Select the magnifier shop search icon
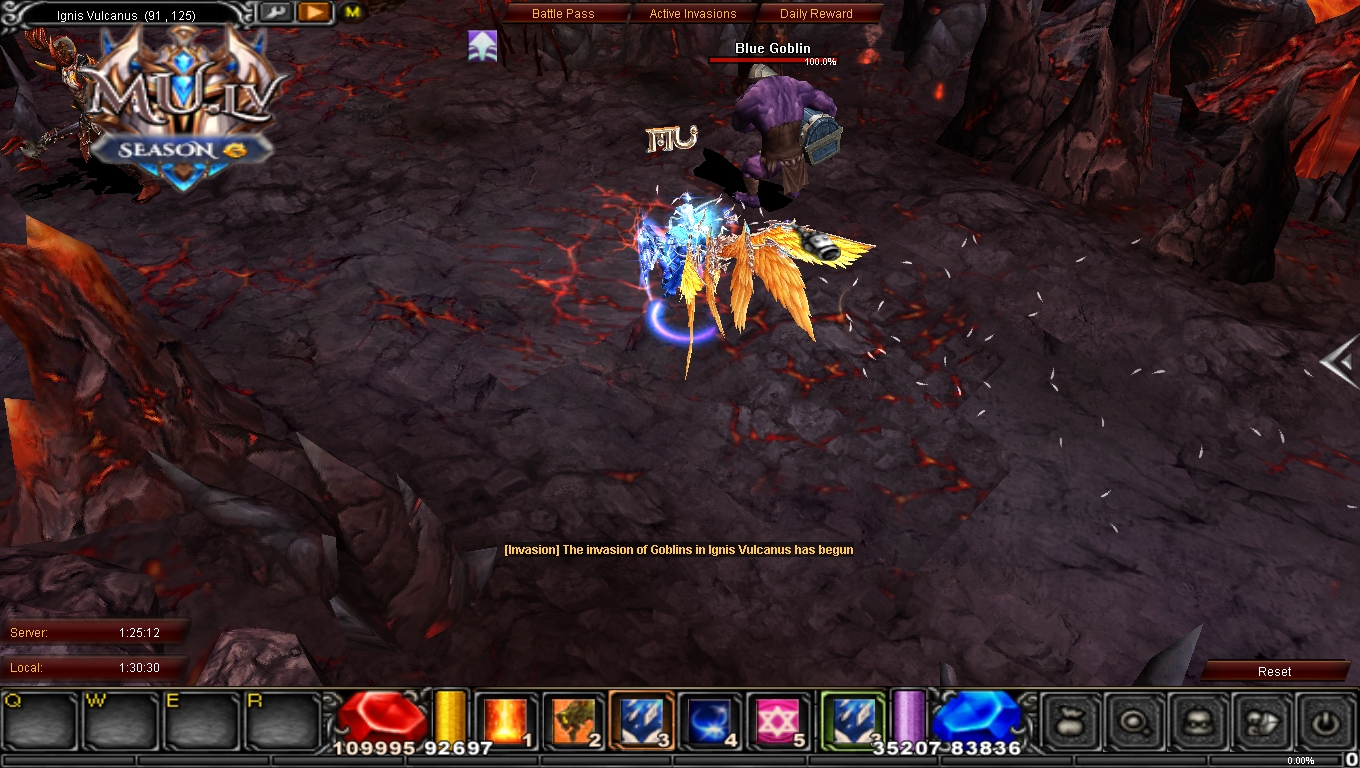The image size is (1360, 768). tap(1136, 722)
